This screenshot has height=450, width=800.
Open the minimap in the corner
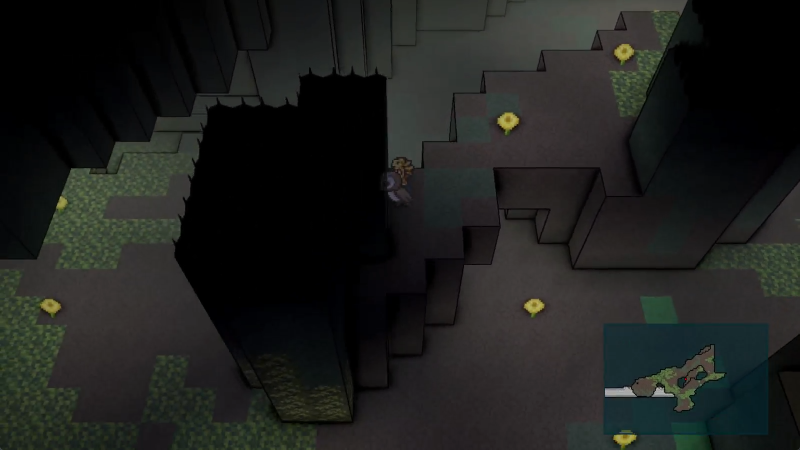click(x=685, y=378)
